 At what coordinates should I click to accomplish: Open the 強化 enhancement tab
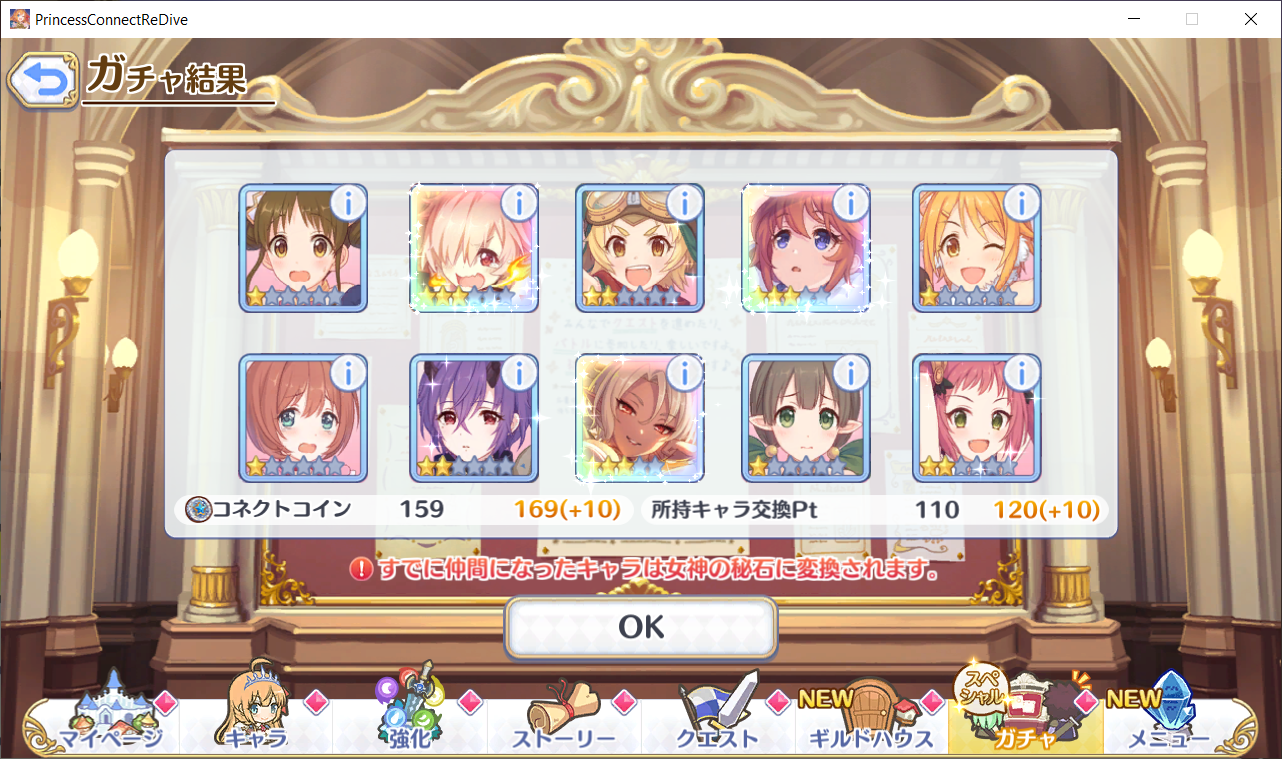409,725
